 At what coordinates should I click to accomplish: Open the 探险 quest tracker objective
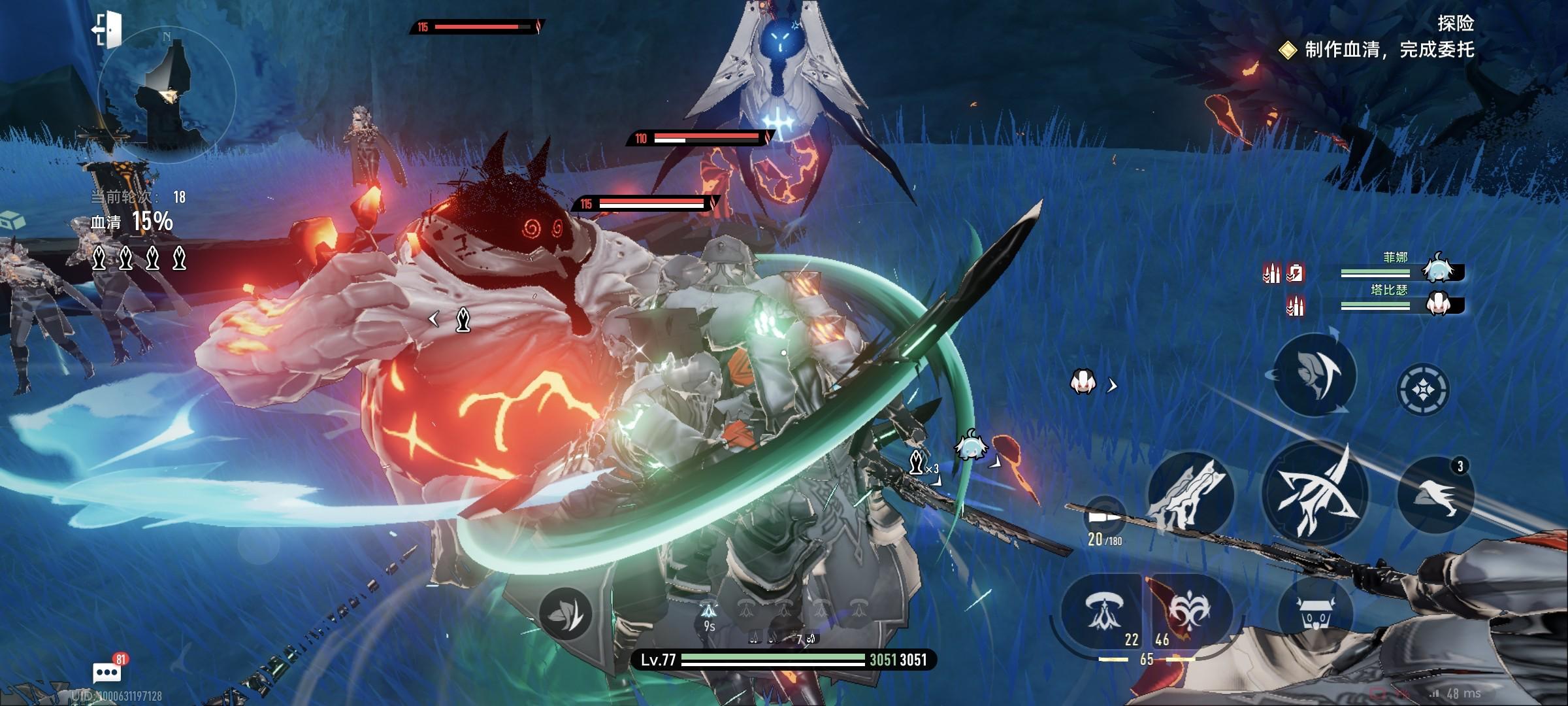[x=1388, y=50]
